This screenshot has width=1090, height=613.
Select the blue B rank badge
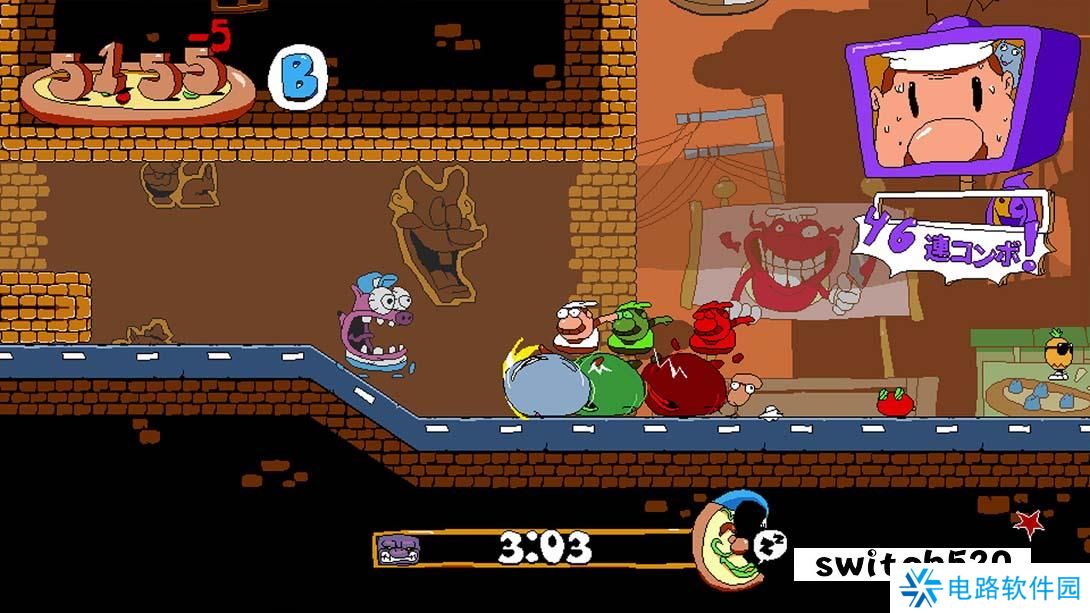pyautogui.click(x=298, y=78)
